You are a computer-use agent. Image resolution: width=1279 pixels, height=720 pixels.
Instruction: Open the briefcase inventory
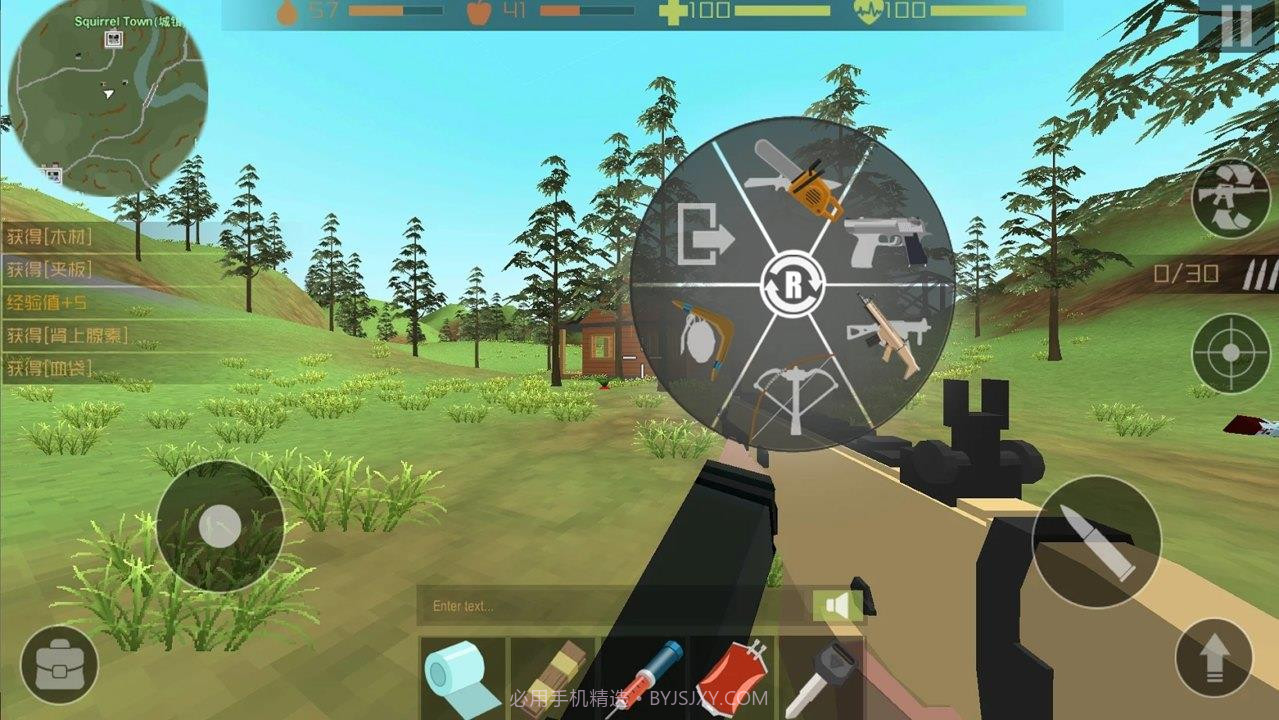pos(59,665)
